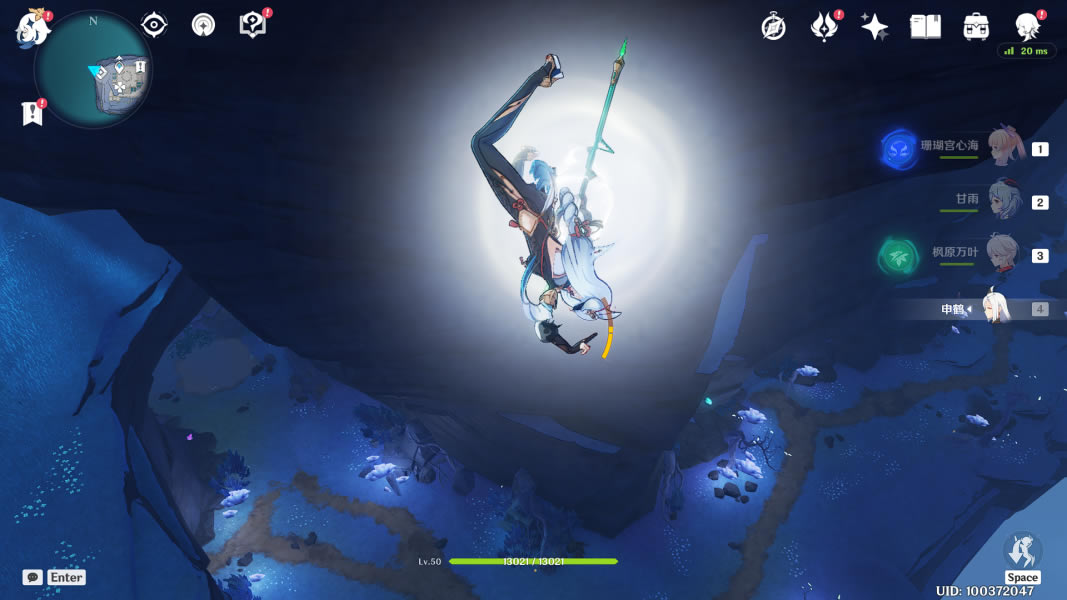Open the inventory backpack

pyautogui.click(x=976, y=27)
